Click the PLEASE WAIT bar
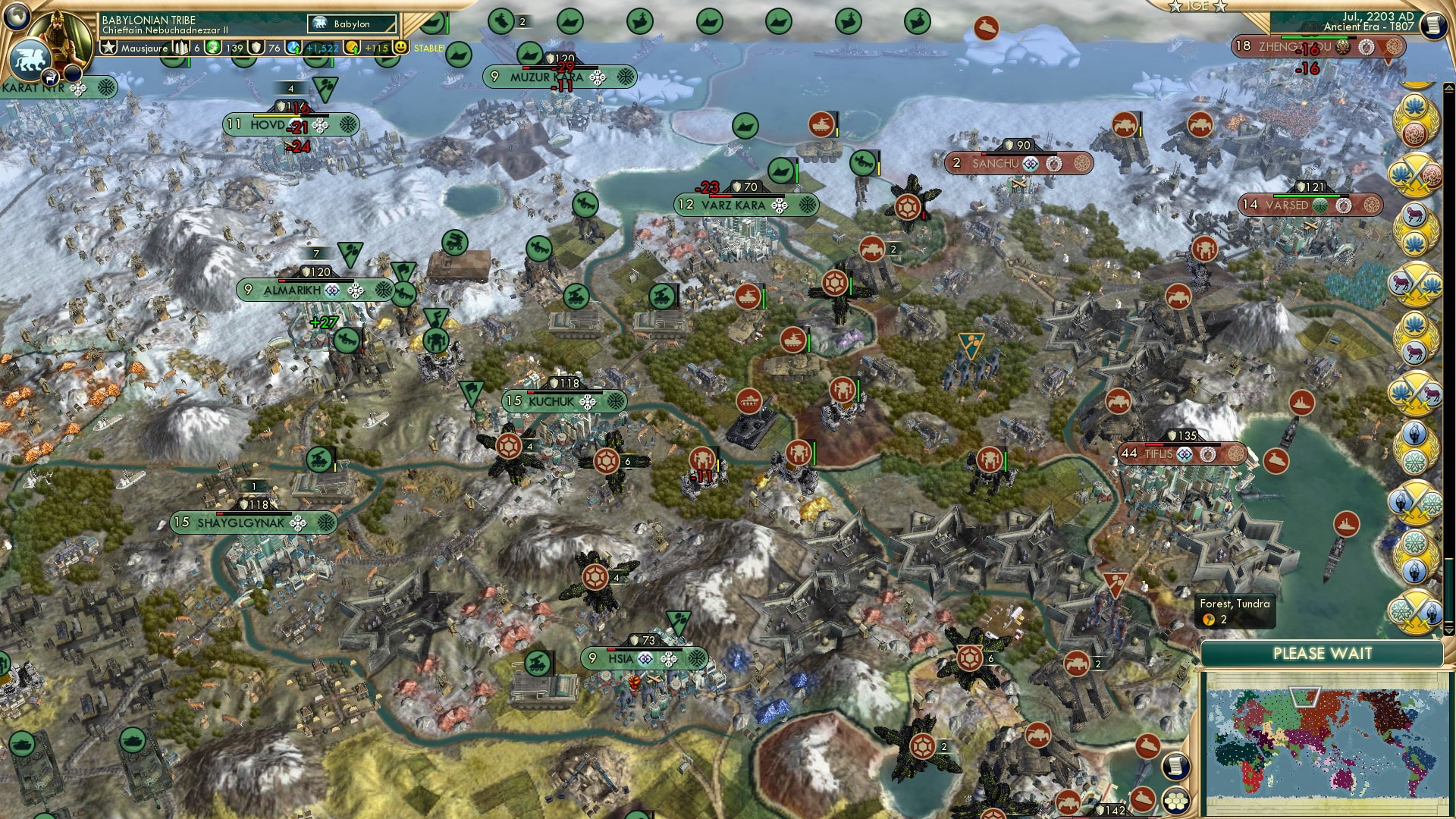Screen dimensions: 1456x819 coord(1324,653)
